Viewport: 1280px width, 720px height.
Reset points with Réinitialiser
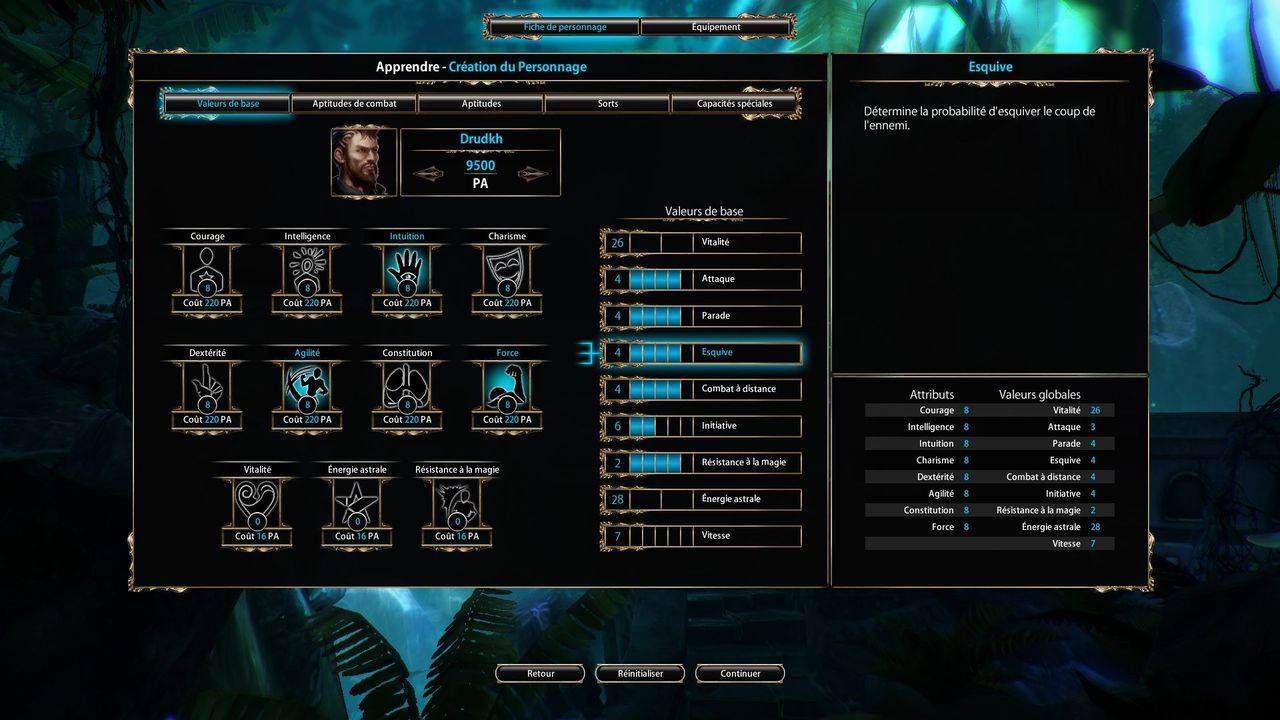point(640,674)
